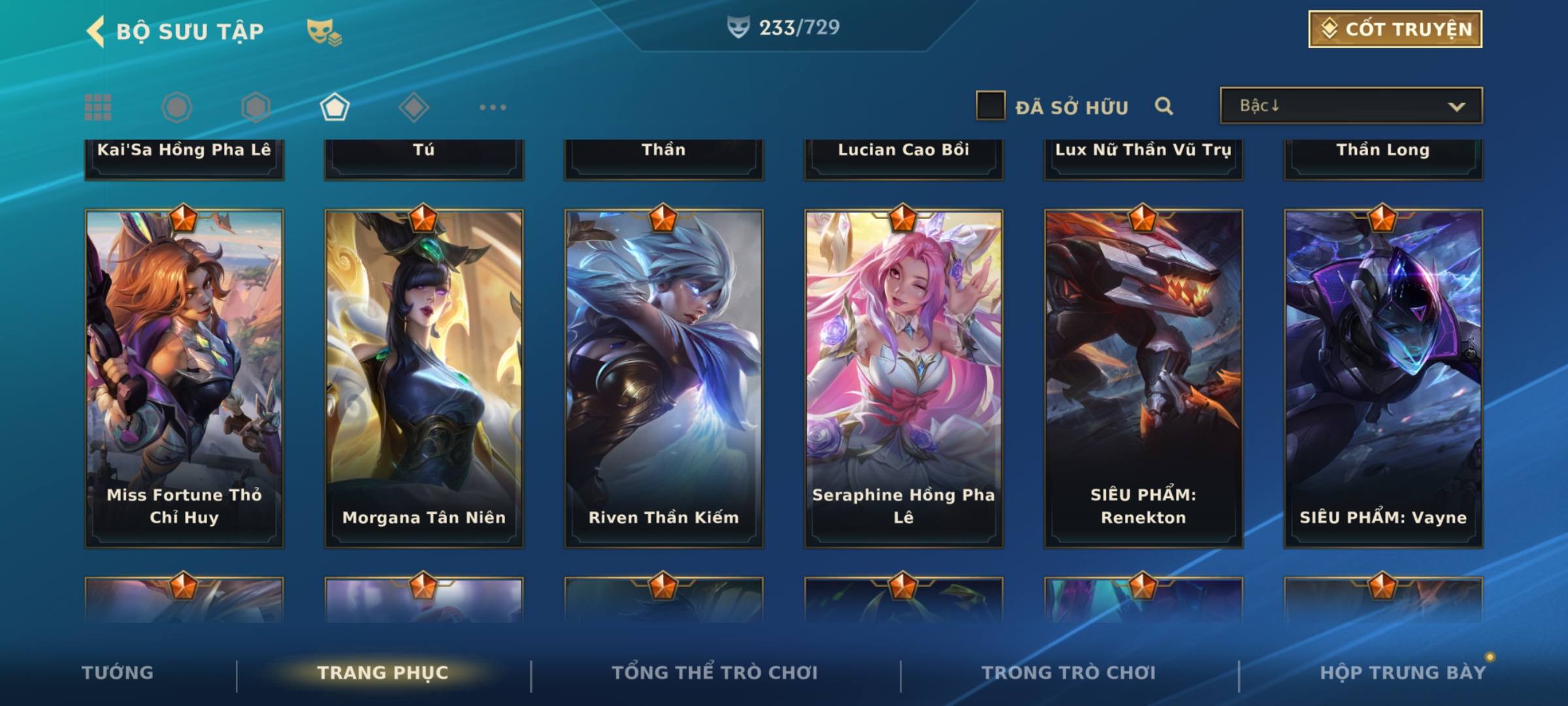Open the Cốt Truyện button

pyautogui.click(x=1395, y=29)
